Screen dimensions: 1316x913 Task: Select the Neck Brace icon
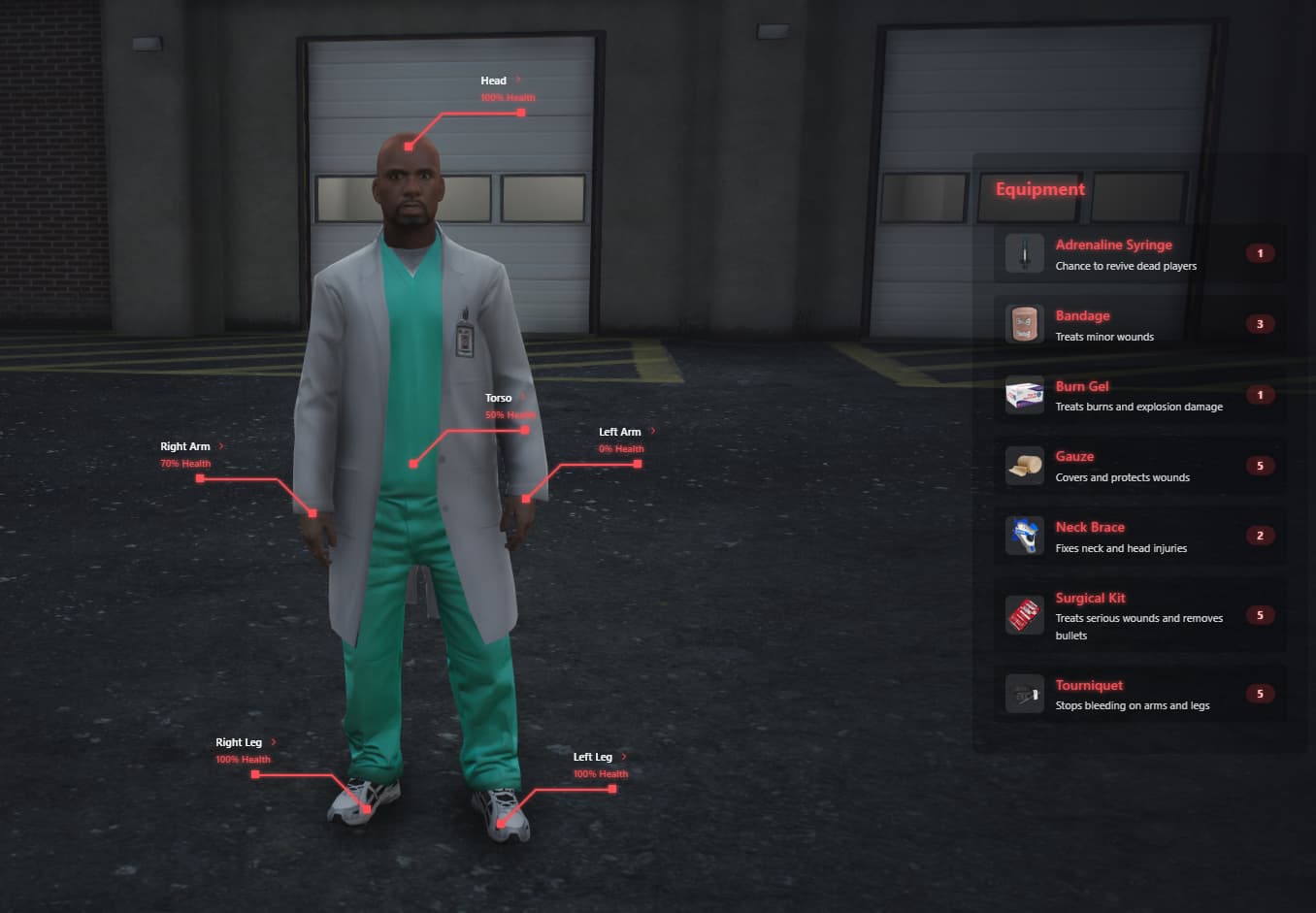click(x=1025, y=535)
